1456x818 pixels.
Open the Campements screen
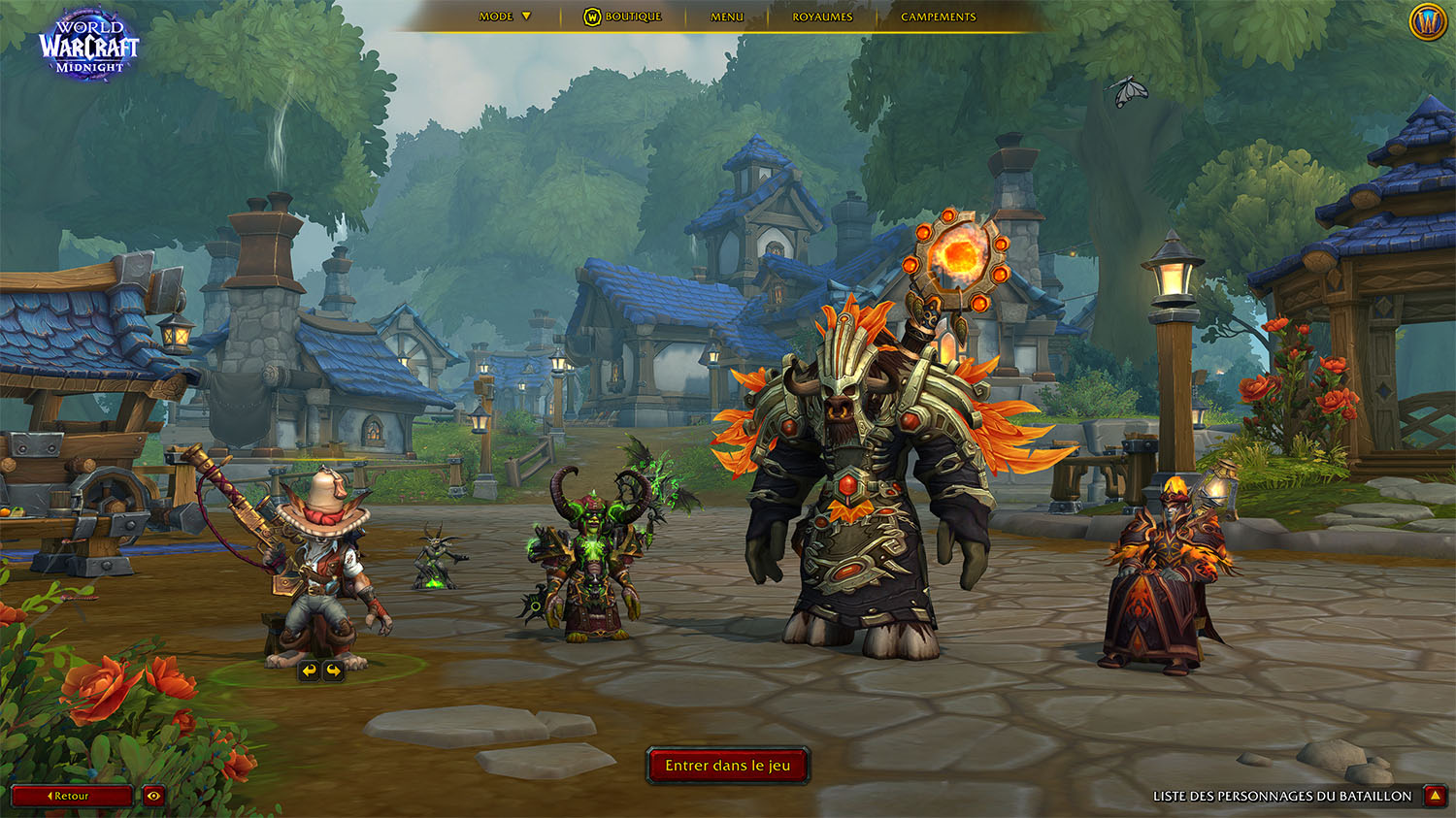[938, 16]
